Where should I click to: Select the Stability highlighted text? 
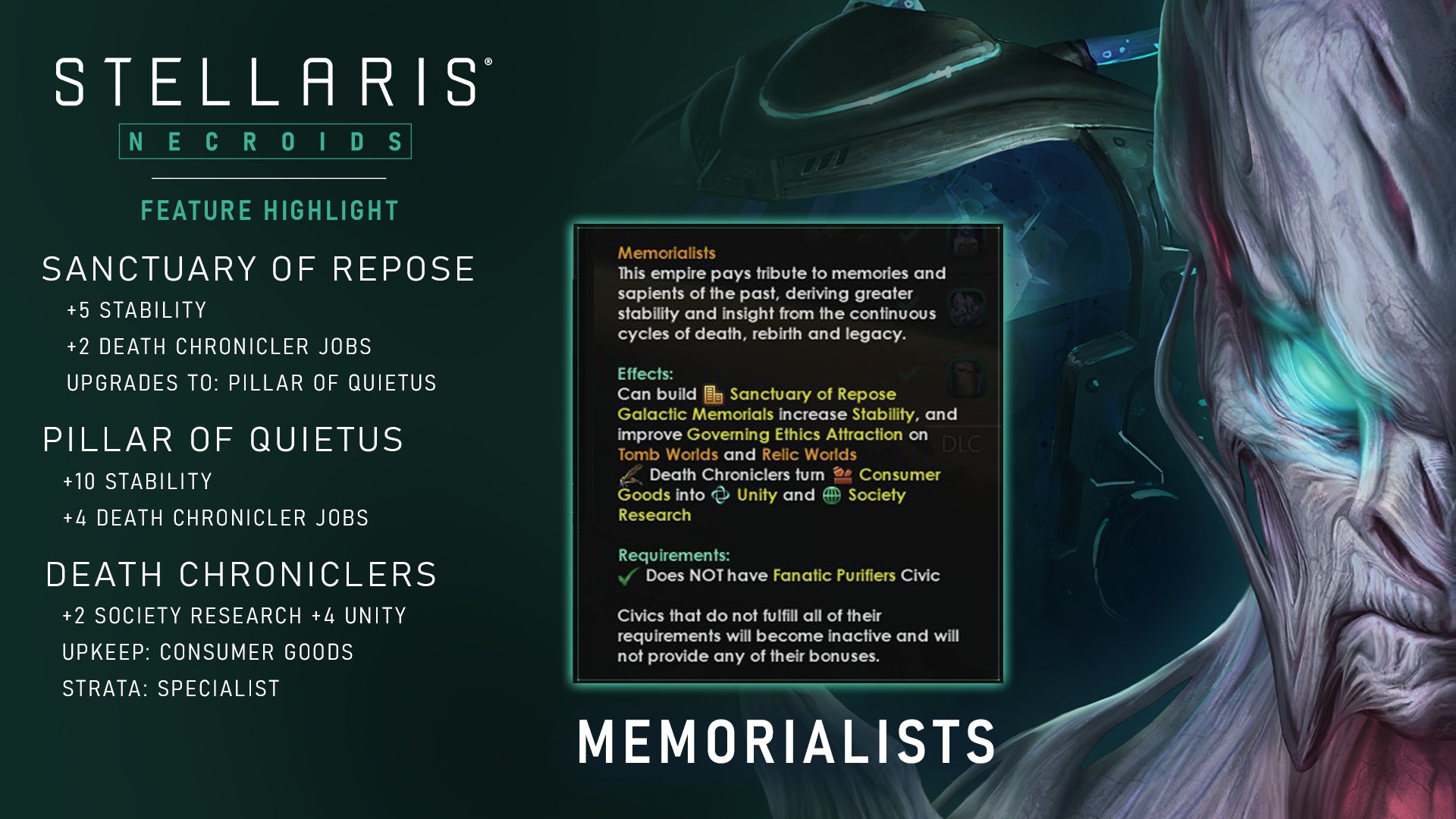pyautogui.click(x=883, y=414)
